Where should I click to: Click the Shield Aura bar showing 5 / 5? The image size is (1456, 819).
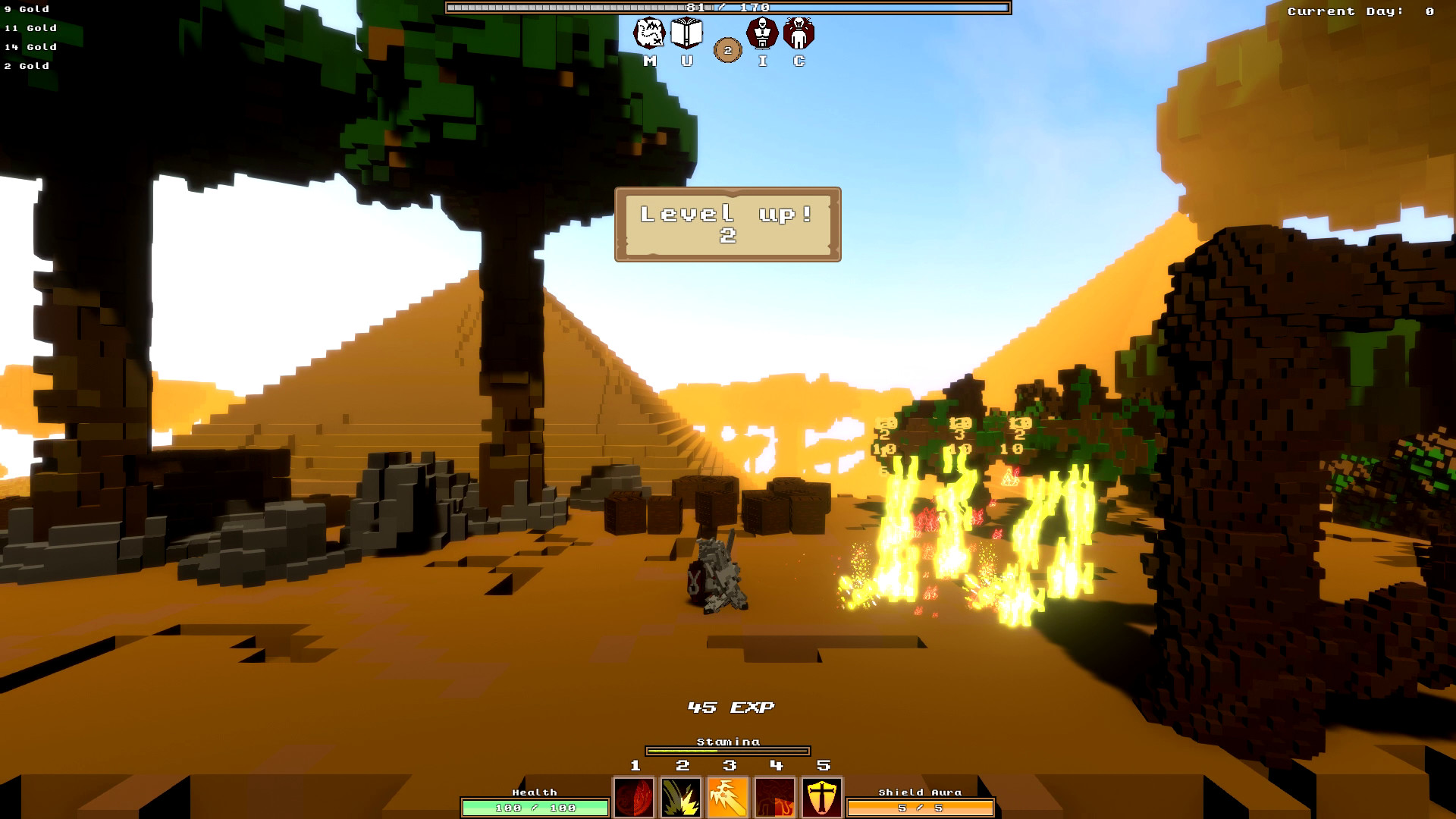pos(918,808)
